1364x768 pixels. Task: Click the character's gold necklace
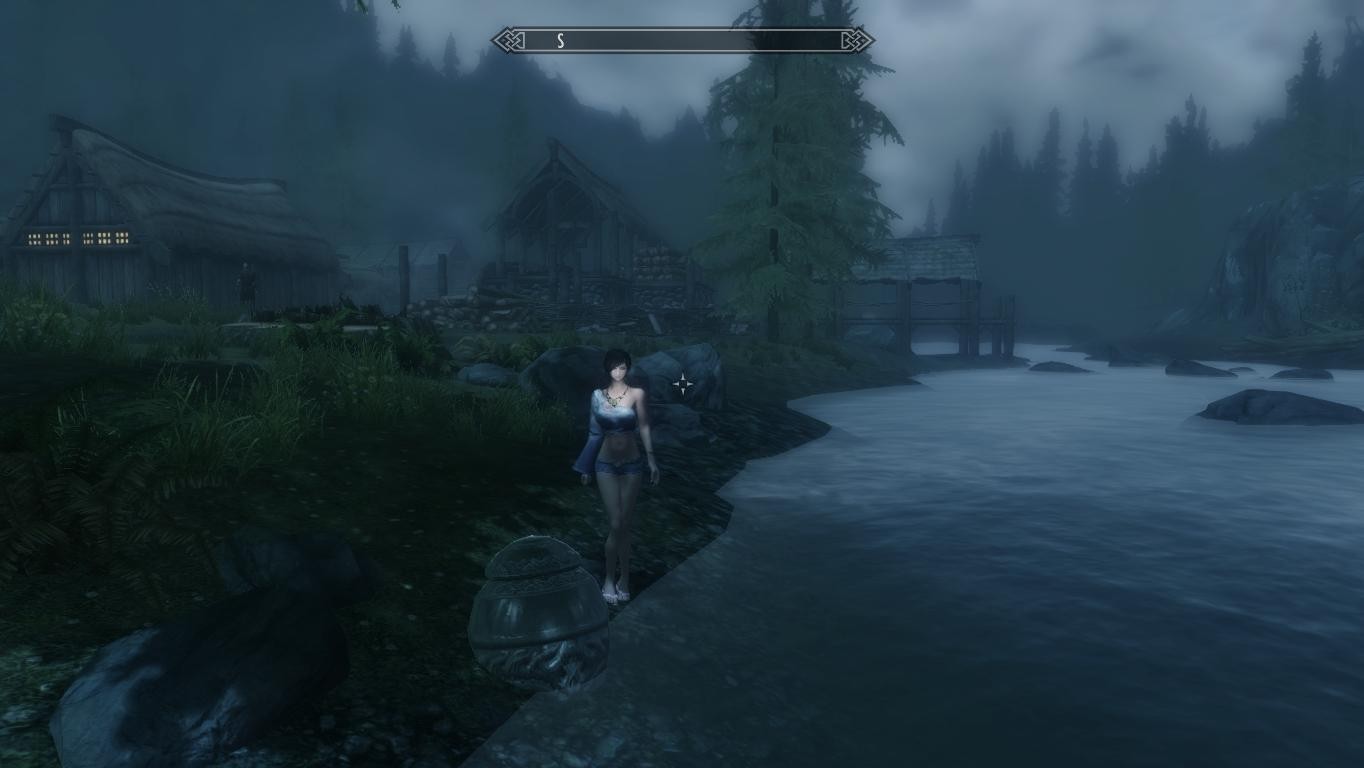click(x=613, y=398)
